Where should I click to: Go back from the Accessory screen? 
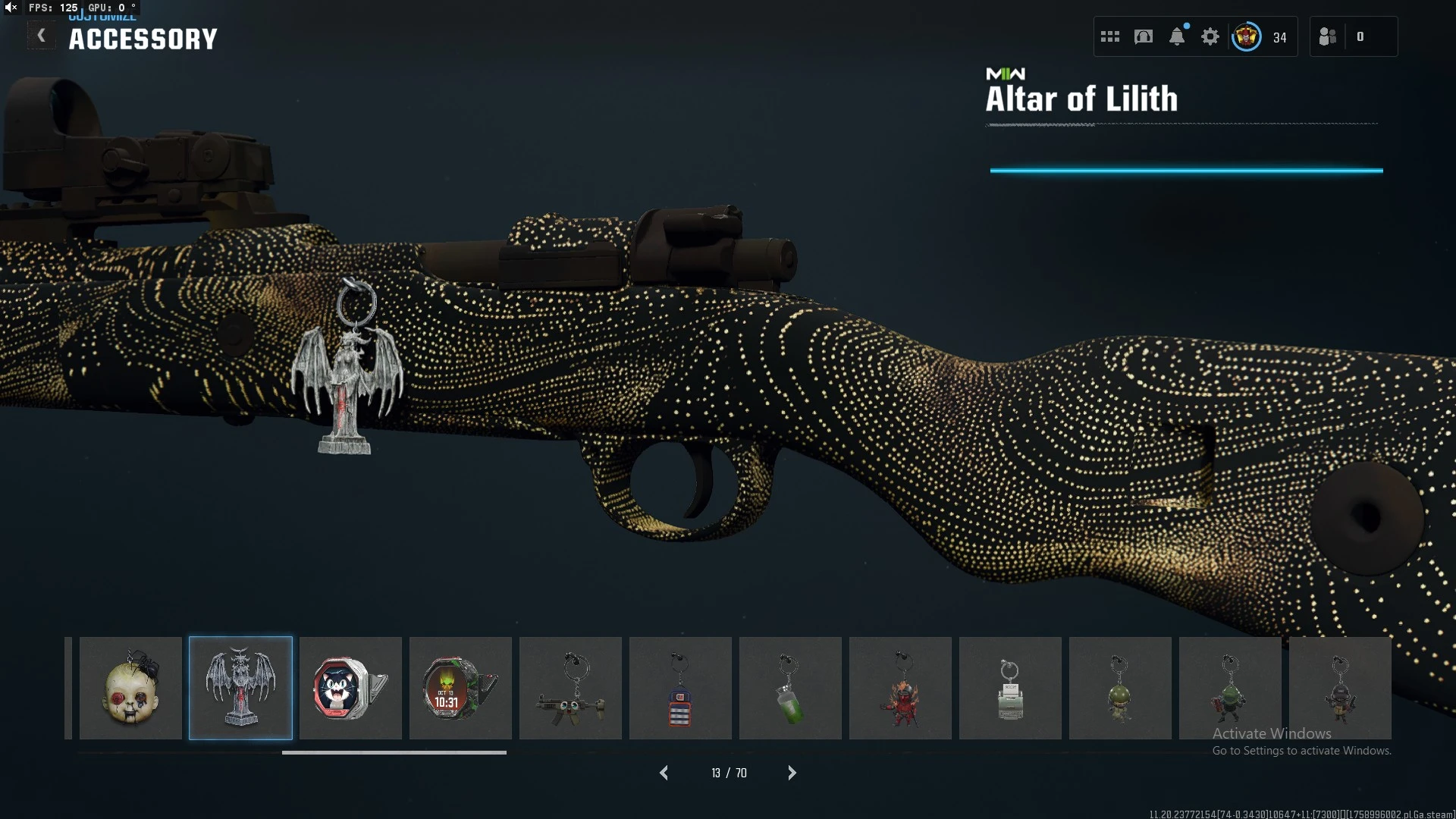click(x=41, y=36)
